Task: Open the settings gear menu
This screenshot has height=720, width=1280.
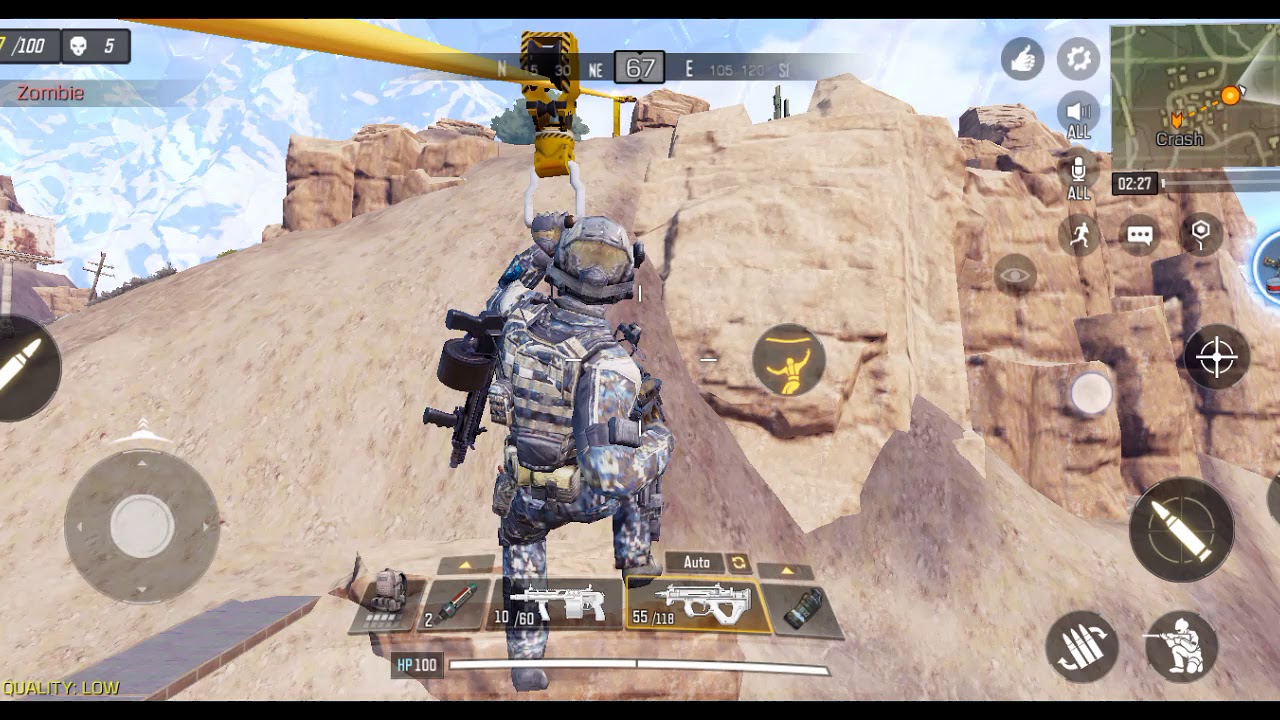Action: click(1078, 59)
